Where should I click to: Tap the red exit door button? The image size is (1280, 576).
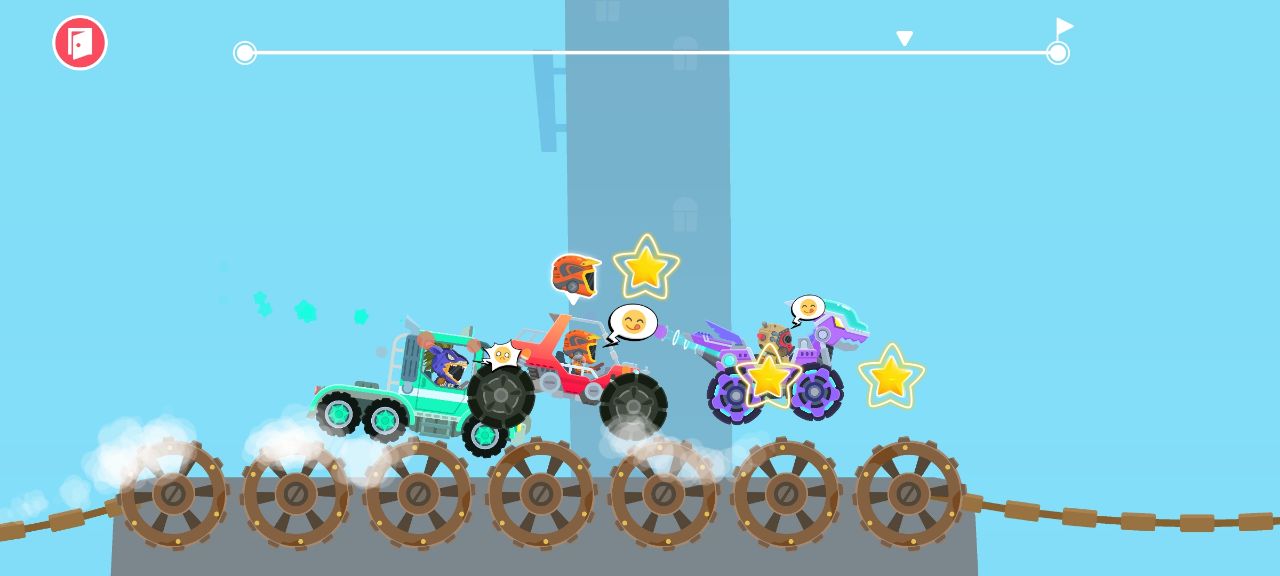(x=80, y=43)
